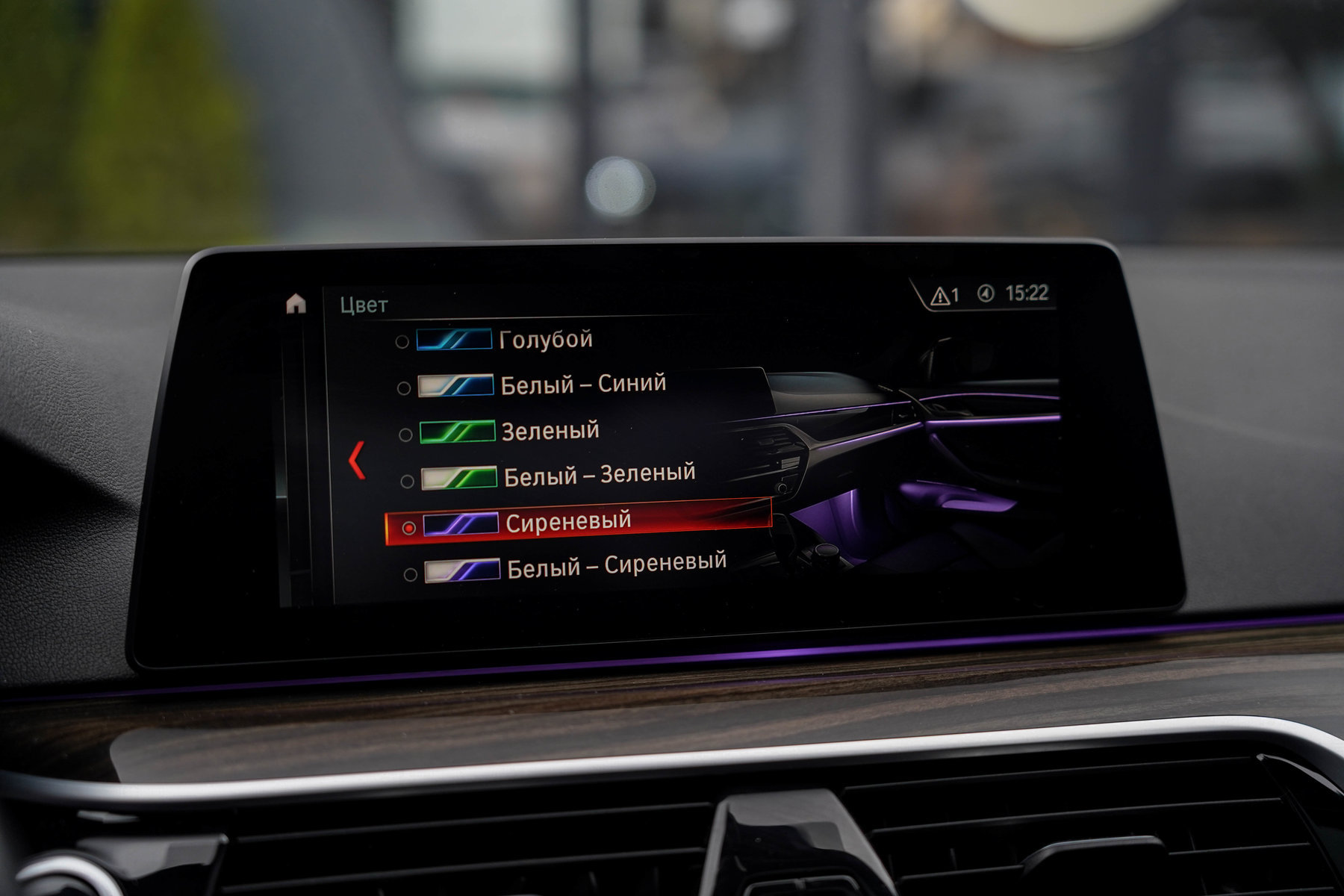Select the Голубой color option
1344x896 pixels.
[x=544, y=340]
